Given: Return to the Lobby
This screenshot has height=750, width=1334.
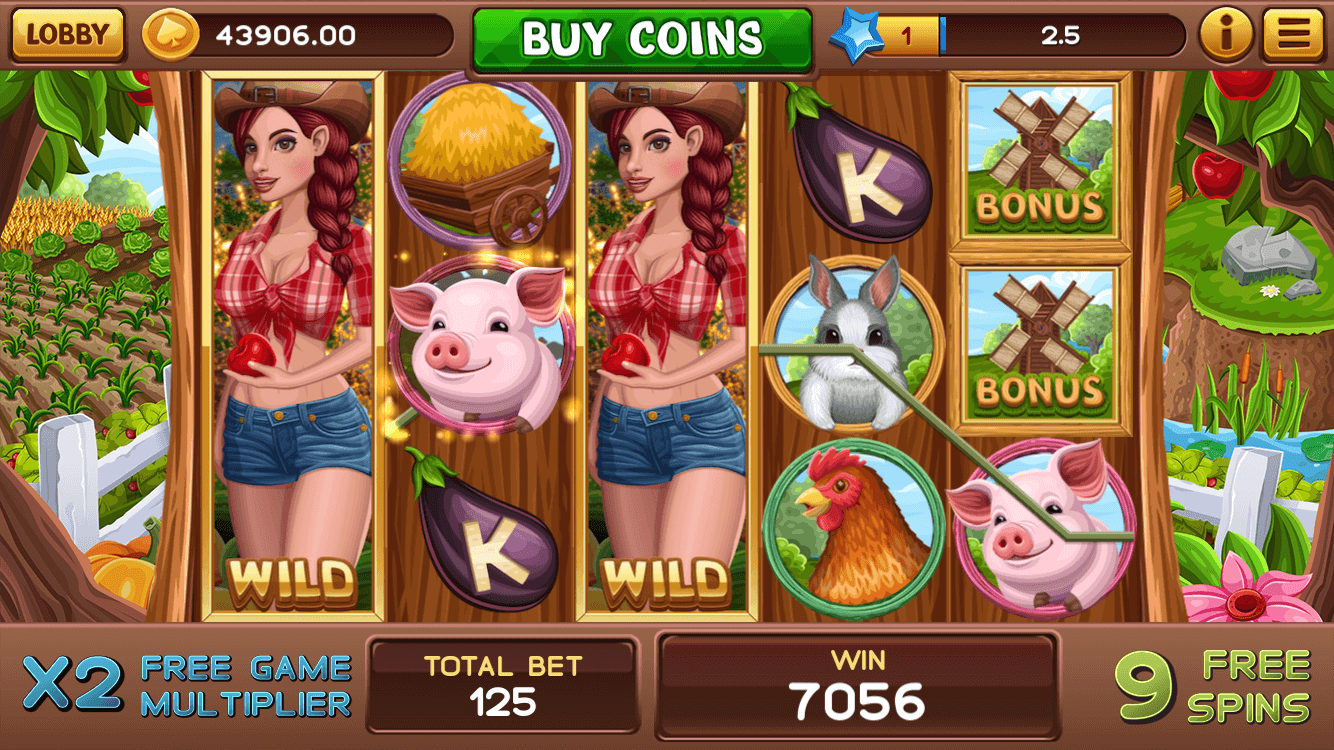Looking at the screenshot, I should (x=67, y=35).
